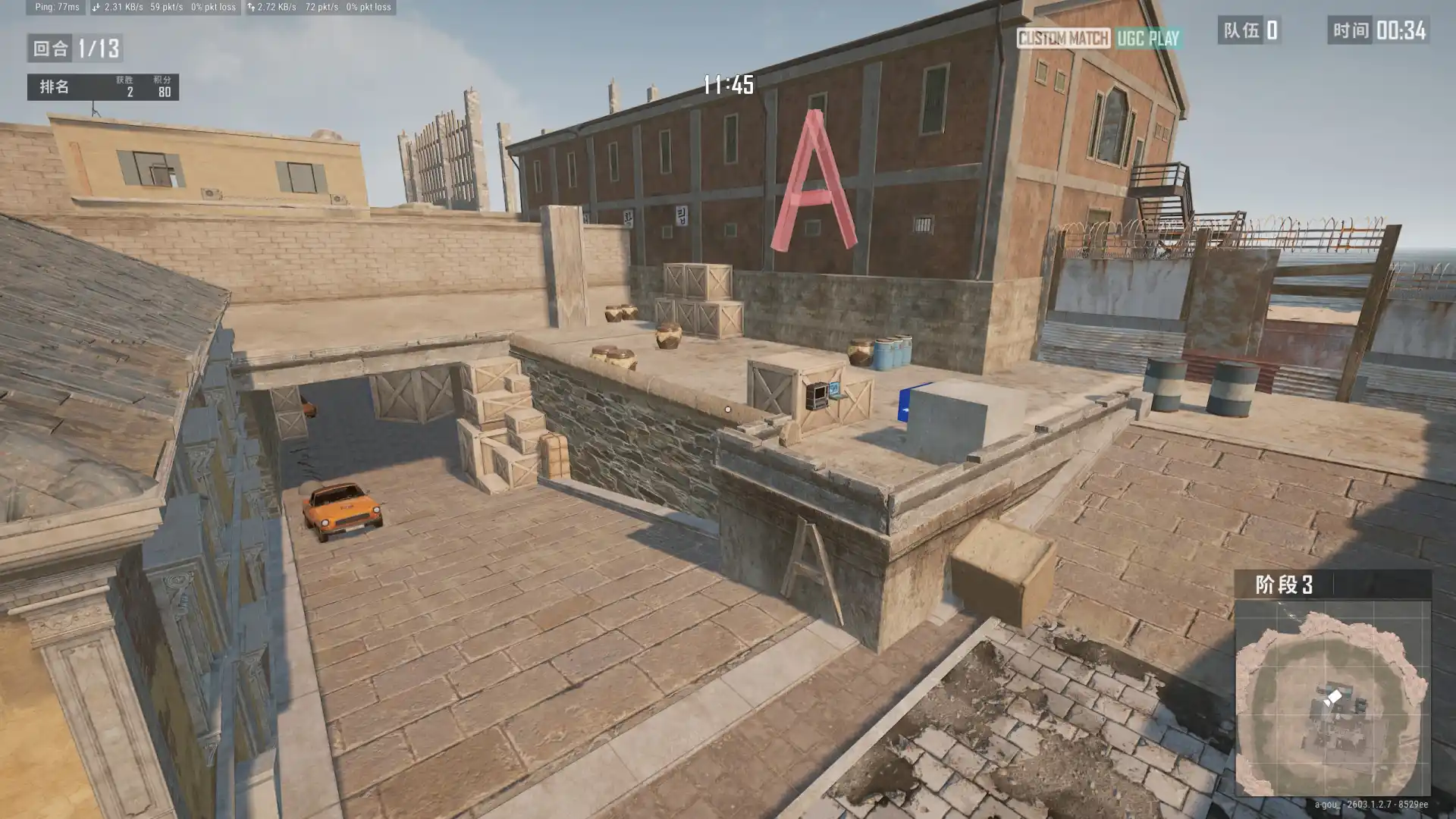
Task: Open the circular minimap
Action: pyautogui.click(x=1332, y=698)
